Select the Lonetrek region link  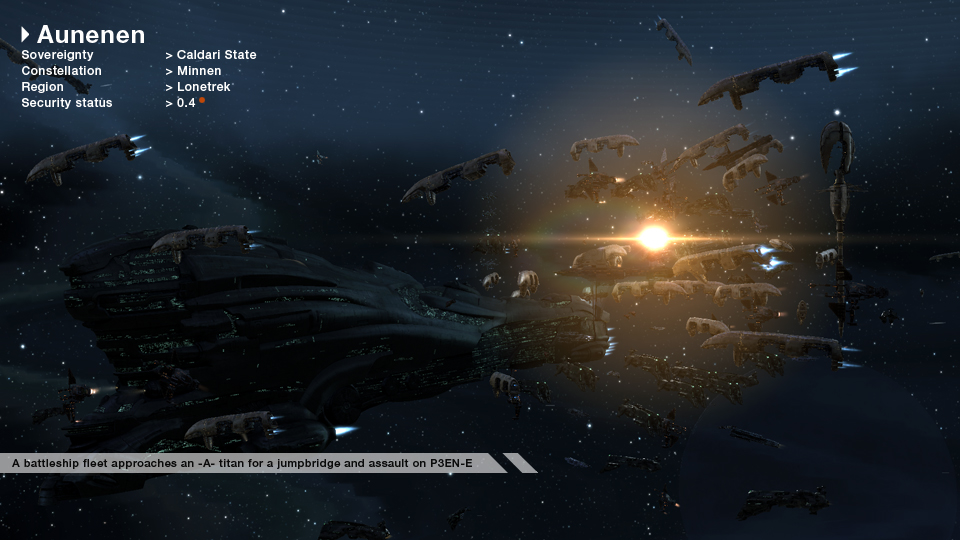click(204, 87)
